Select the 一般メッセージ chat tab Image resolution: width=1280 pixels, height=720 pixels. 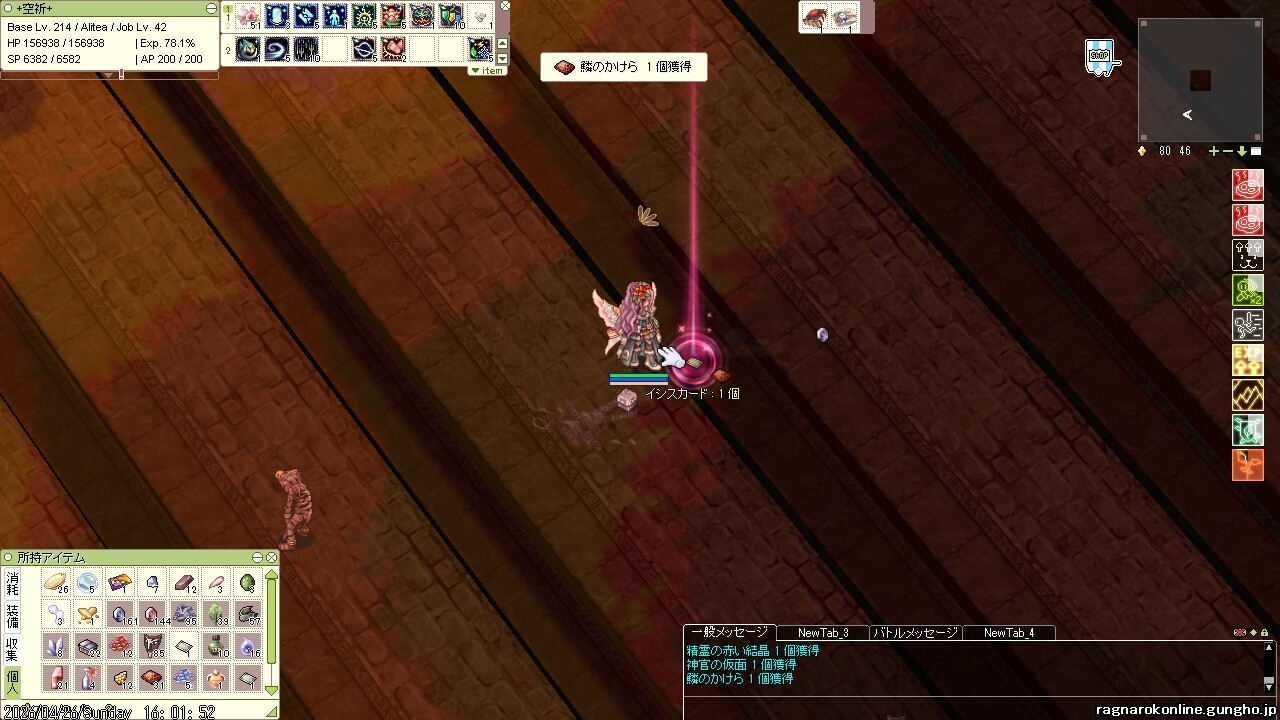coord(729,632)
